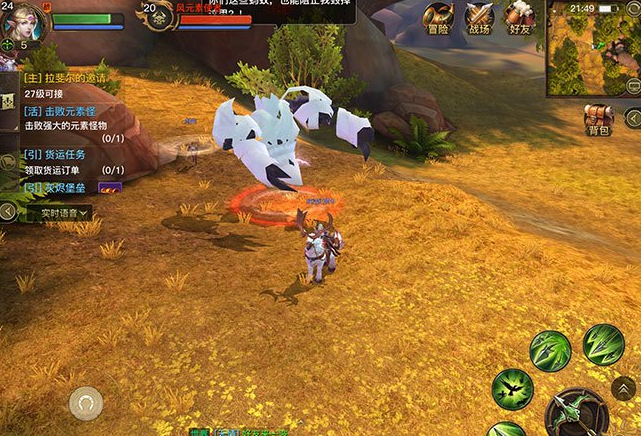Viewport: 641px width, 436px height.
Task: Activate the green bird skill
Action: 513,389
